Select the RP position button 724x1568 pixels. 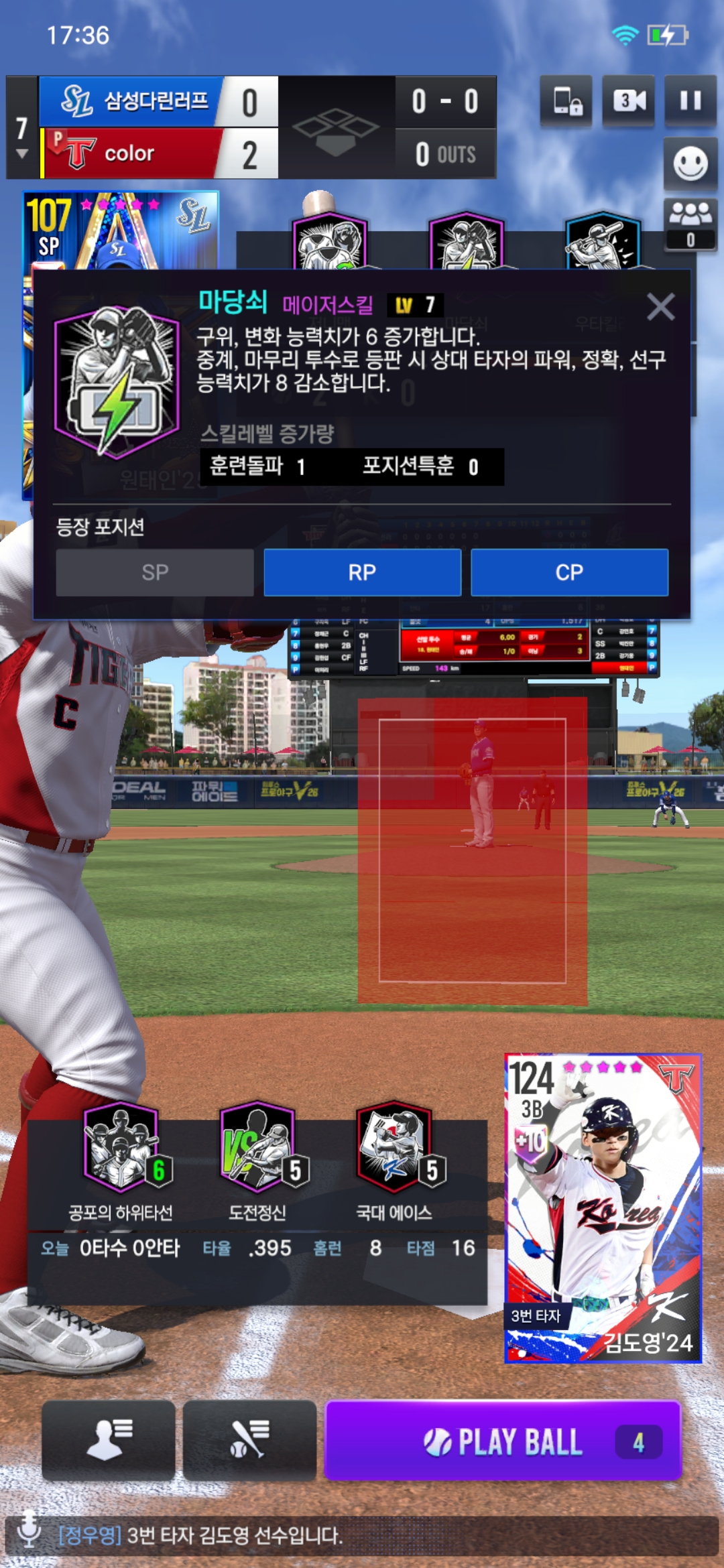(362, 572)
